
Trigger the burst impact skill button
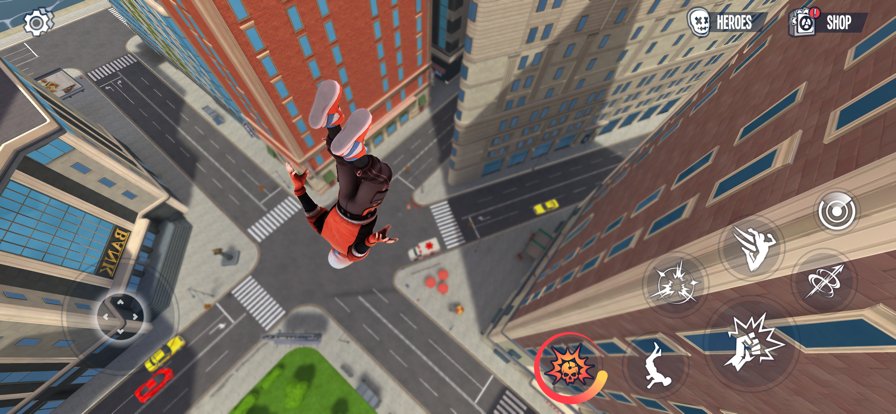pos(675,282)
